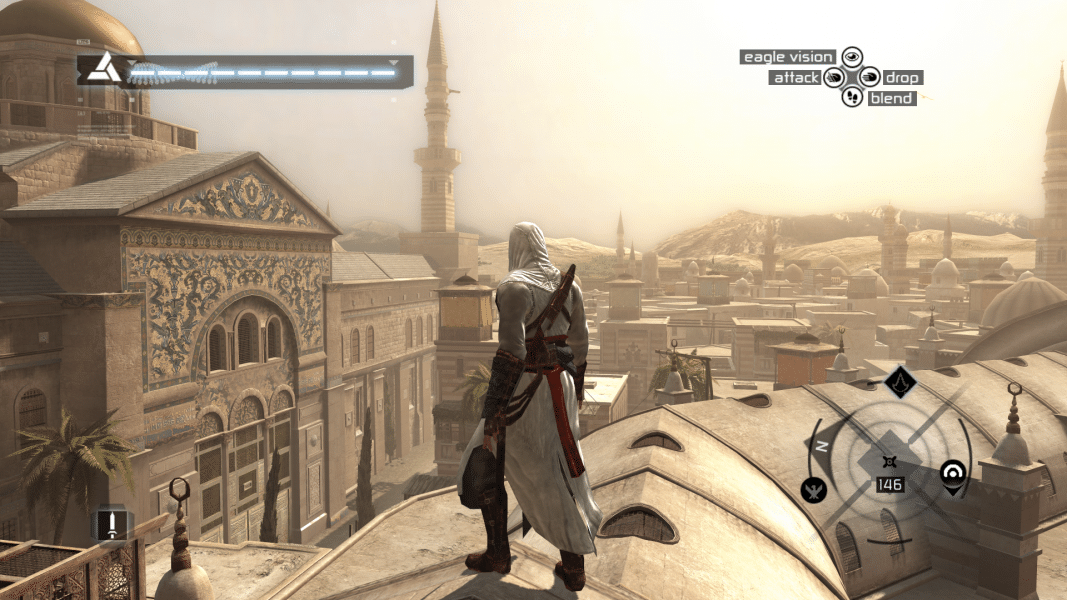
Task: Choose the attack hand icon
Action: [x=834, y=77]
